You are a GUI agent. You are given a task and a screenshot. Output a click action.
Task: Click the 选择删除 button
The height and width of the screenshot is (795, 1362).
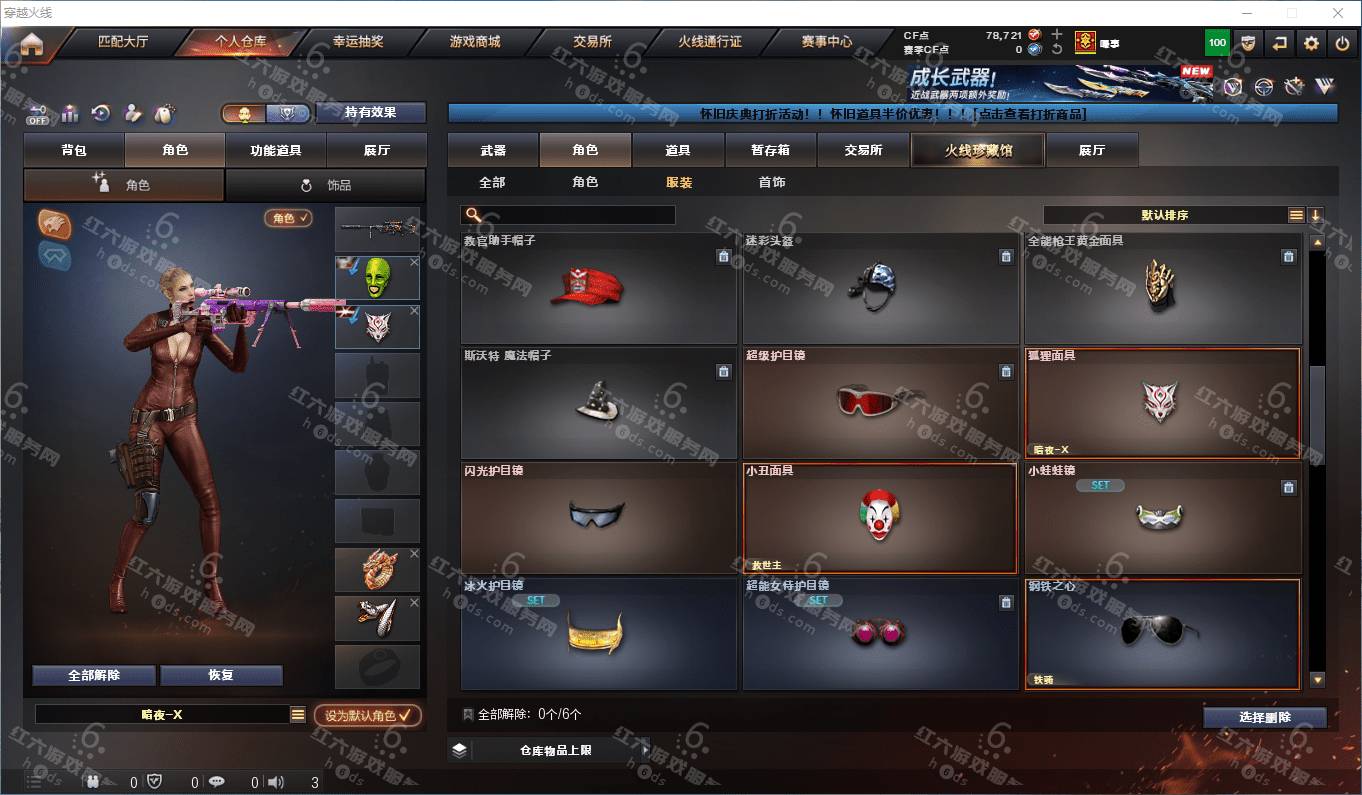pyautogui.click(x=1264, y=717)
